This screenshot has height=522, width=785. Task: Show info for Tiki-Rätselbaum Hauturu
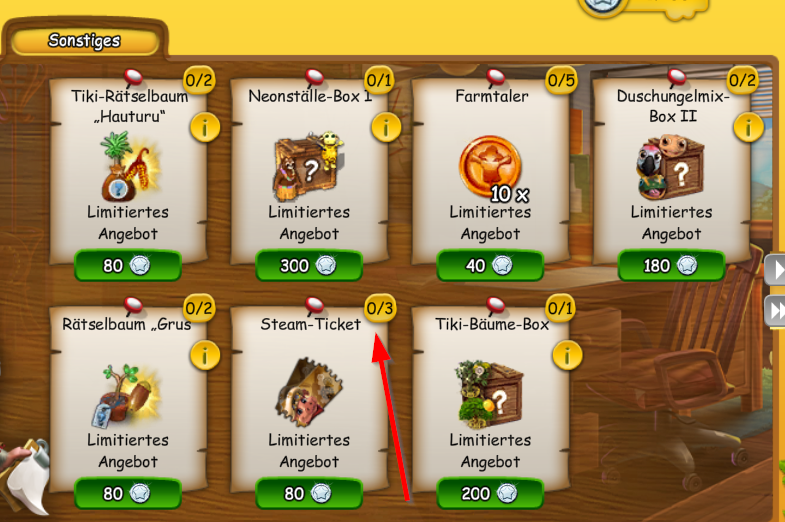204,127
